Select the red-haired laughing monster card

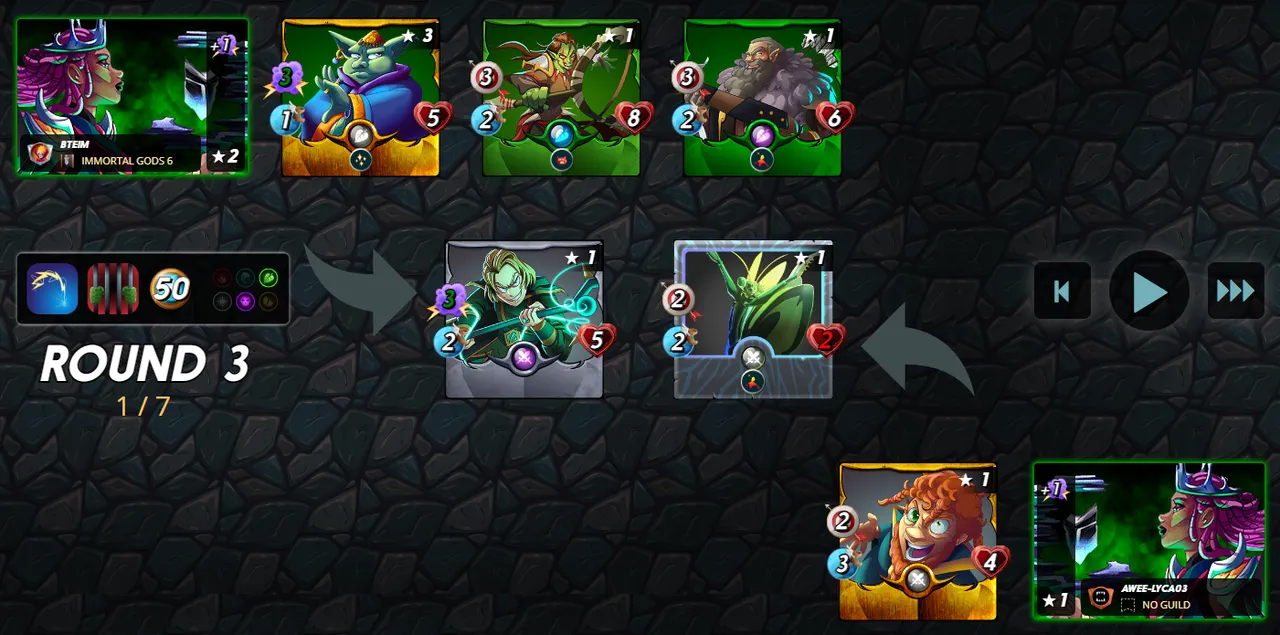(918, 541)
